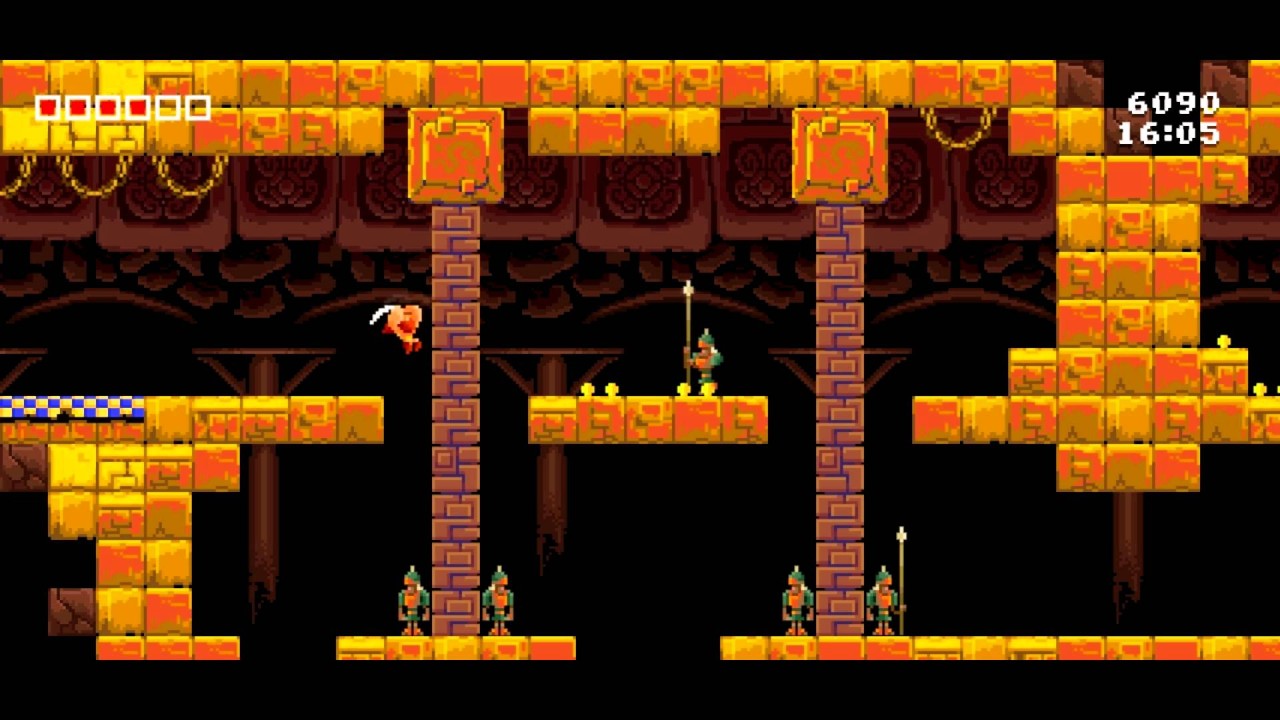Click the blue checkered platform on the left
The image size is (1280, 720).
[70, 407]
